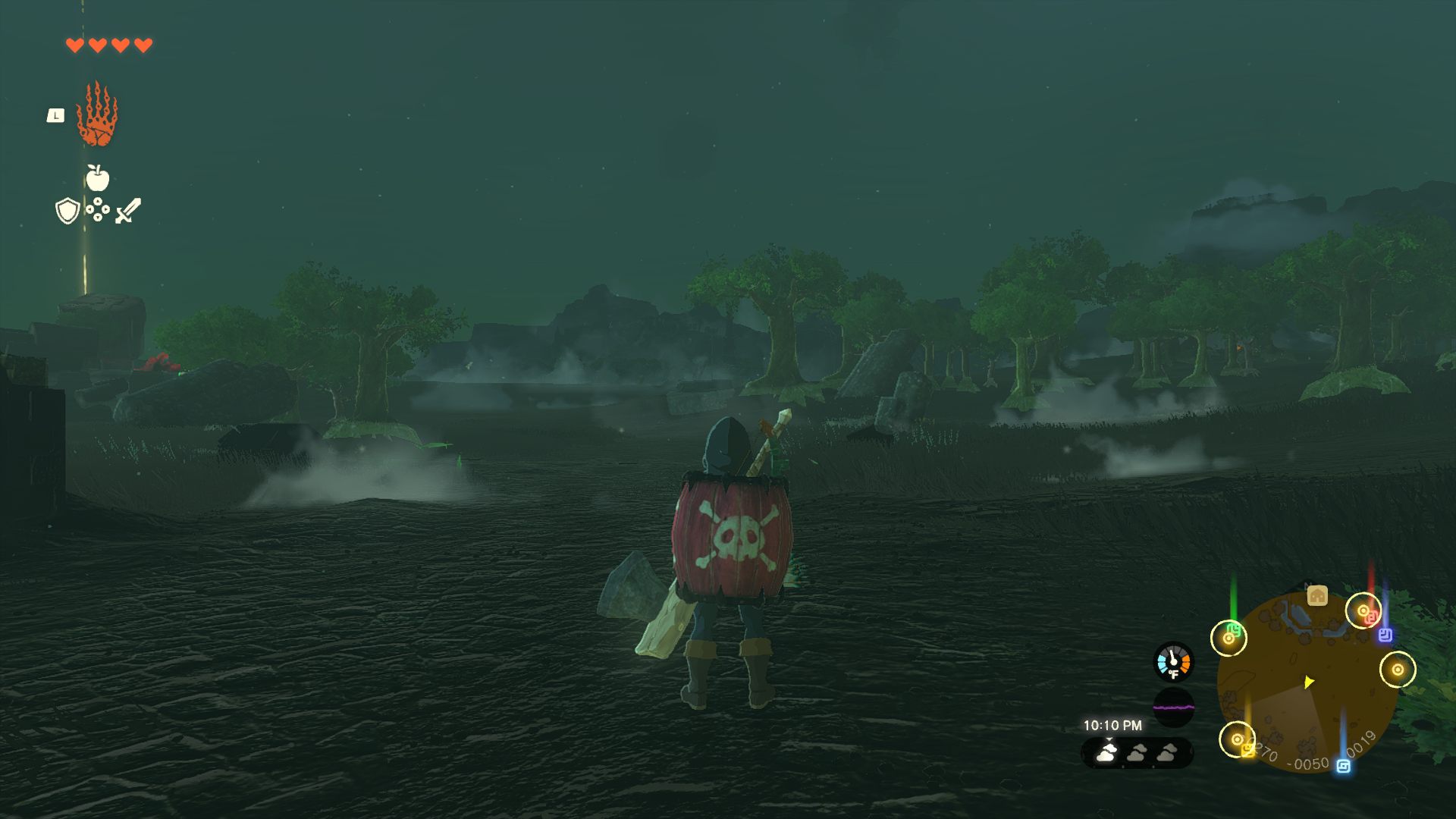Pick the yellow square pin on the minimap
Screen dimensions: 1456x819
click(1247, 750)
